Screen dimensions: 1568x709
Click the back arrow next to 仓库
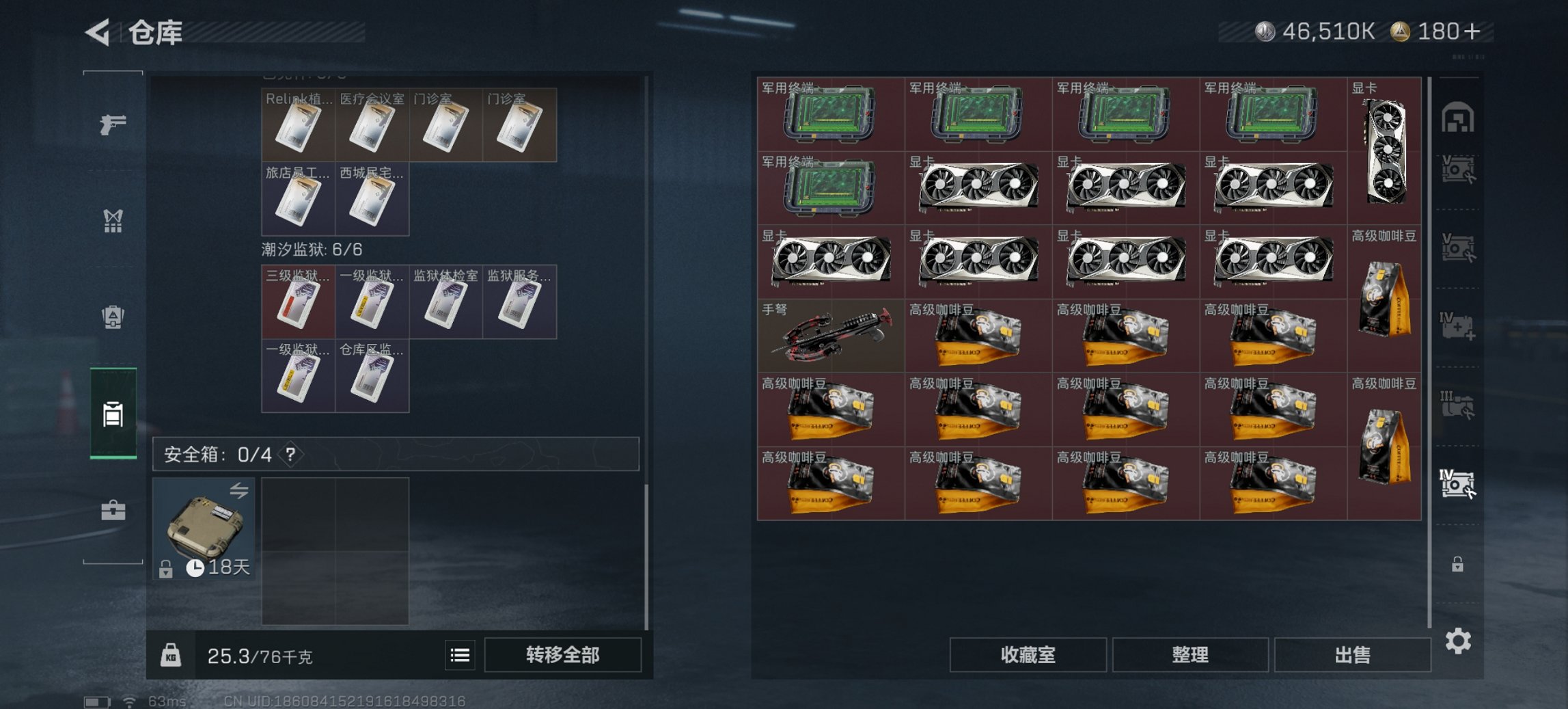click(x=96, y=30)
